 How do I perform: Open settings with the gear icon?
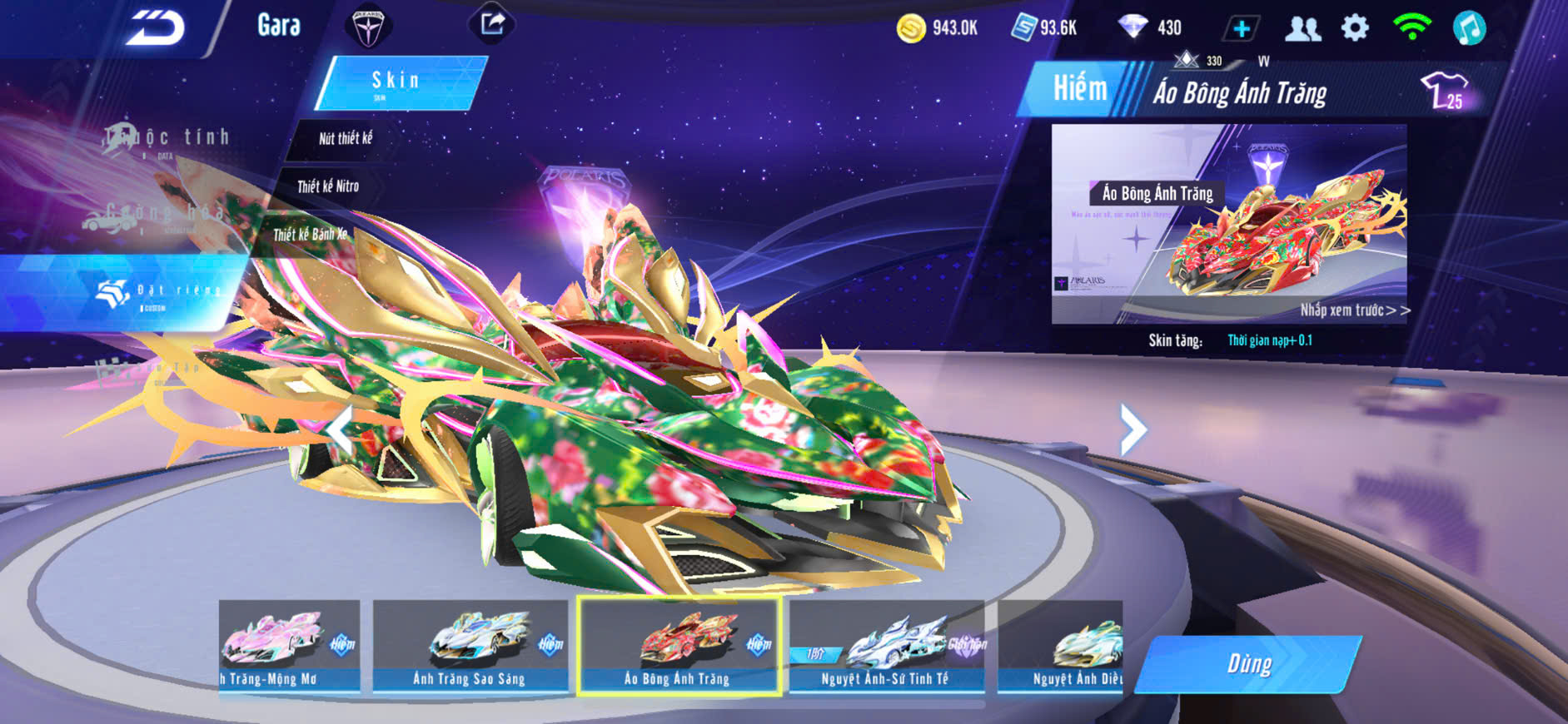pyautogui.click(x=1355, y=28)
